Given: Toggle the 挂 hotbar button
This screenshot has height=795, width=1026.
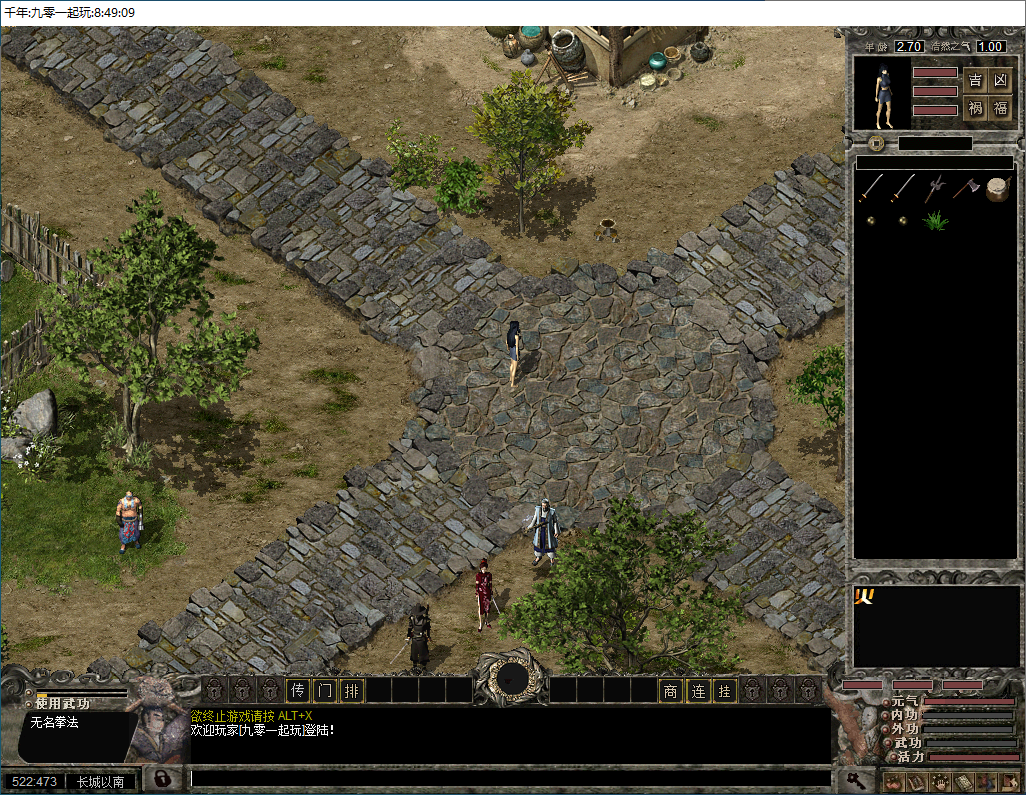Looking at the screenshot, I should click(724, 690).
